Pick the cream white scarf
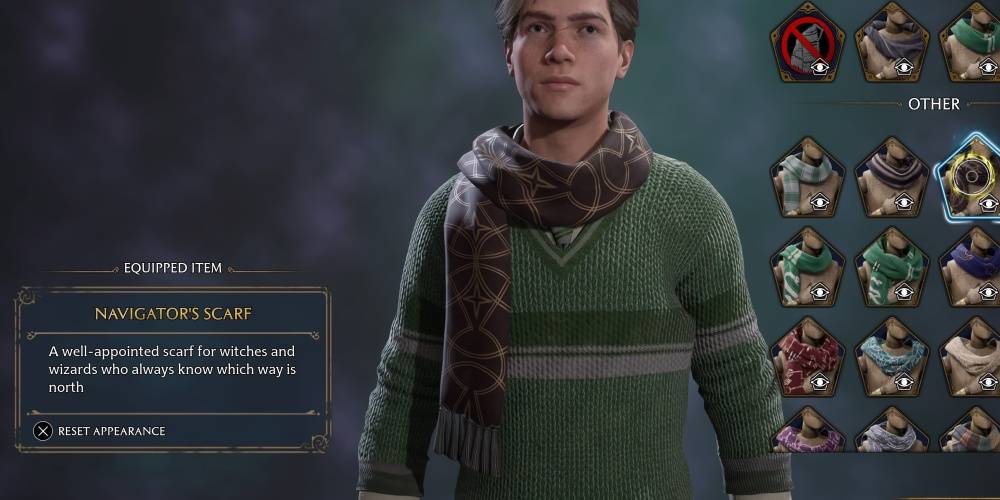The height and width of the screenshot is (500, 1000). point(972,357)
